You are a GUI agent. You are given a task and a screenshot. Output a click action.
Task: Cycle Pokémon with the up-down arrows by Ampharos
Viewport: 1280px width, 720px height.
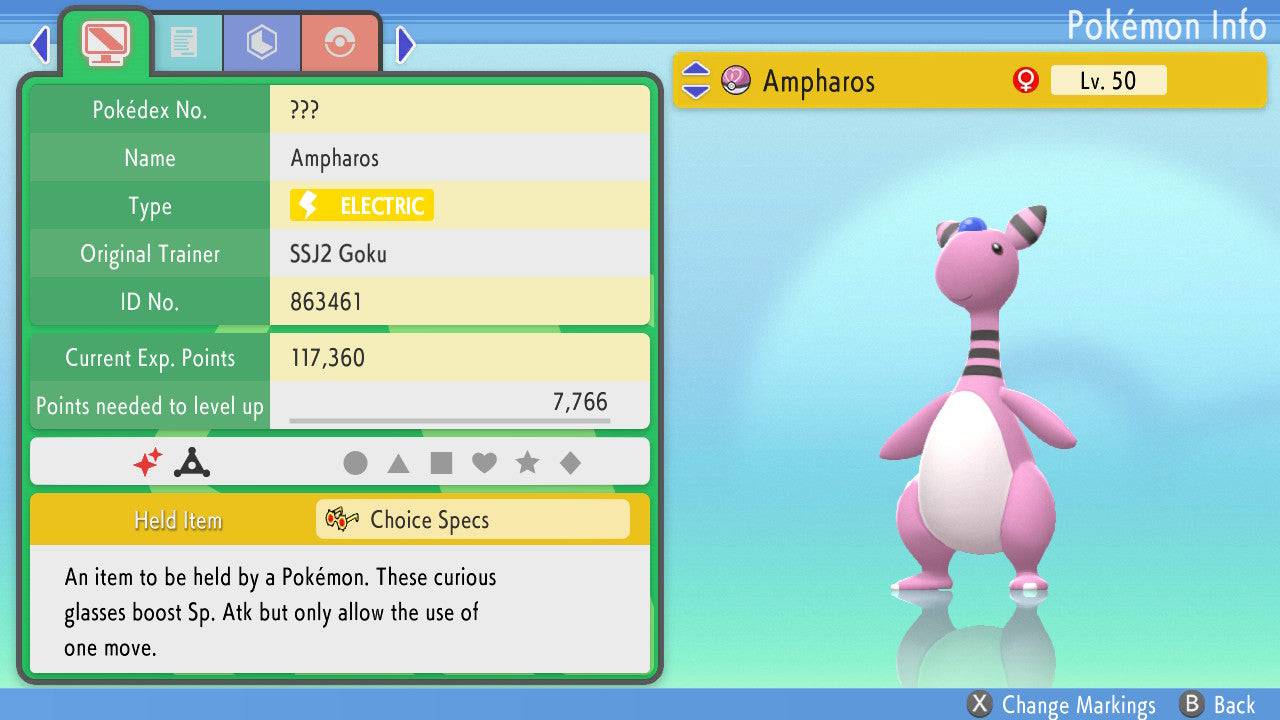click(695, 80)
